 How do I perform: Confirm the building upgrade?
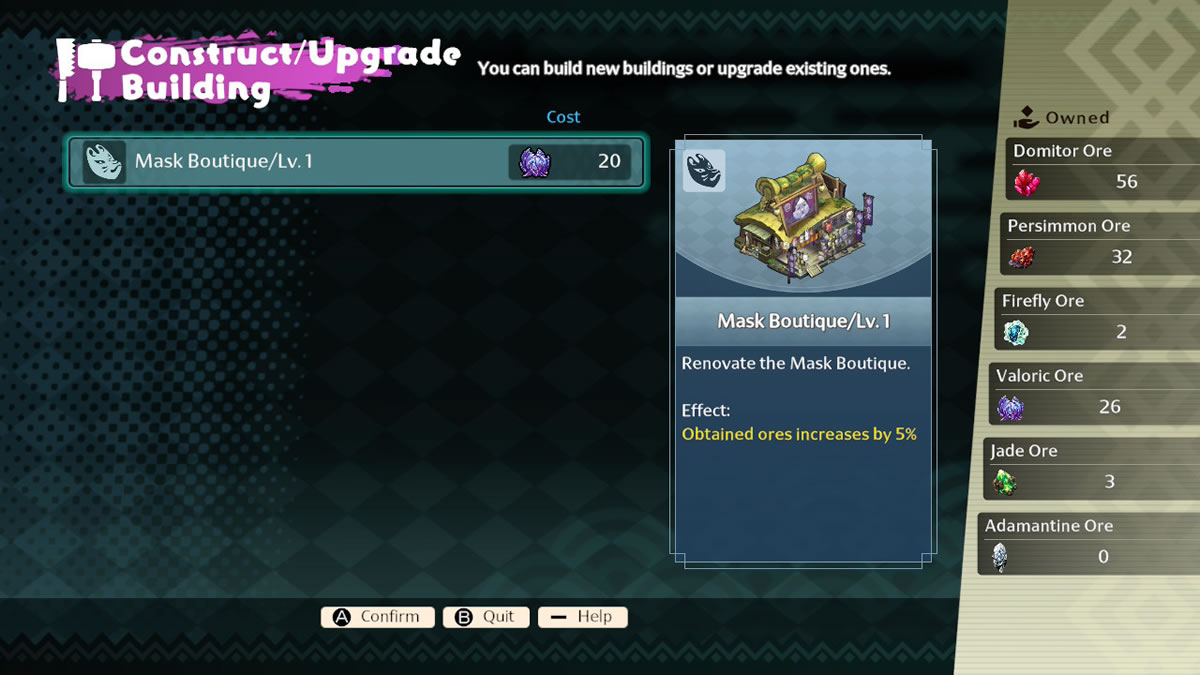pyautogui.click(x=377, y=617)
